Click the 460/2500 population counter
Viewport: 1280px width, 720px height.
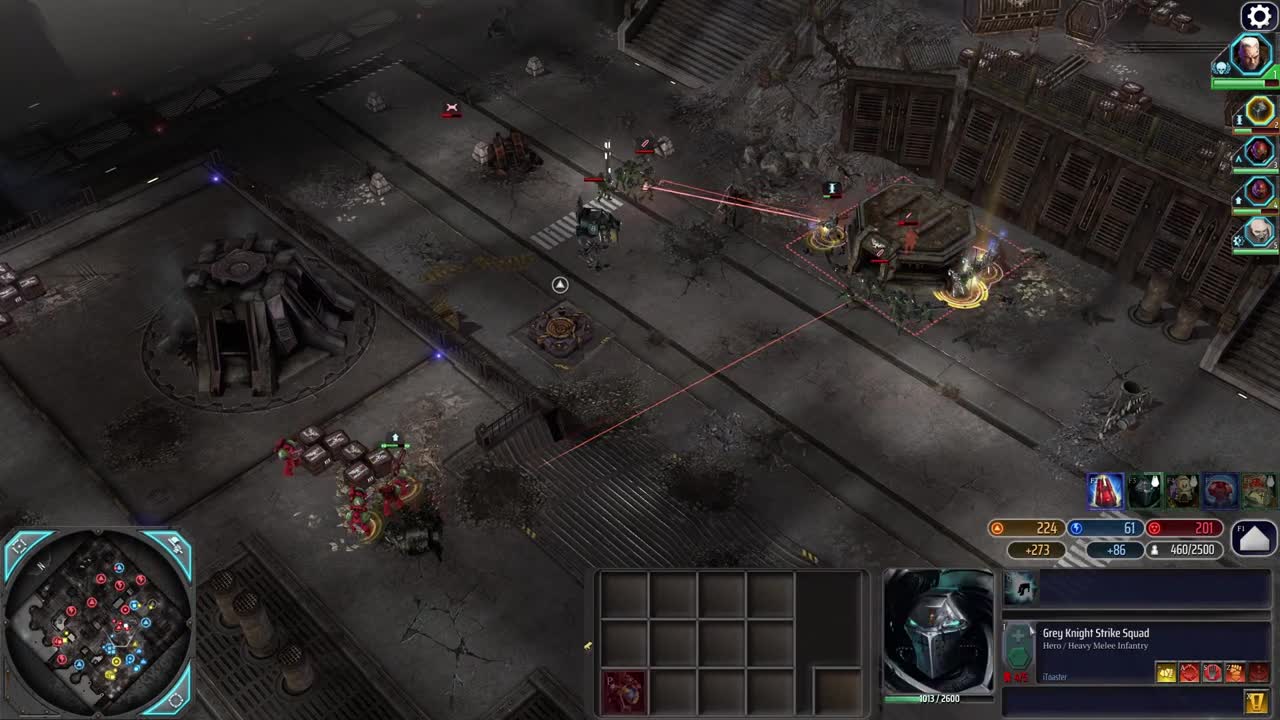pos(1184,549)
